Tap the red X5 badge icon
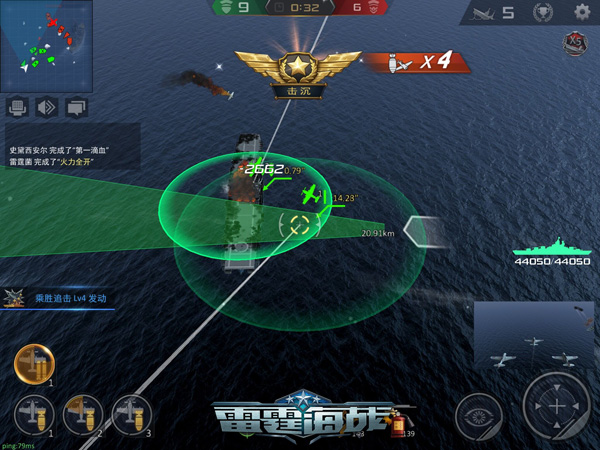The image size is (600, 450). pos(574,43)
